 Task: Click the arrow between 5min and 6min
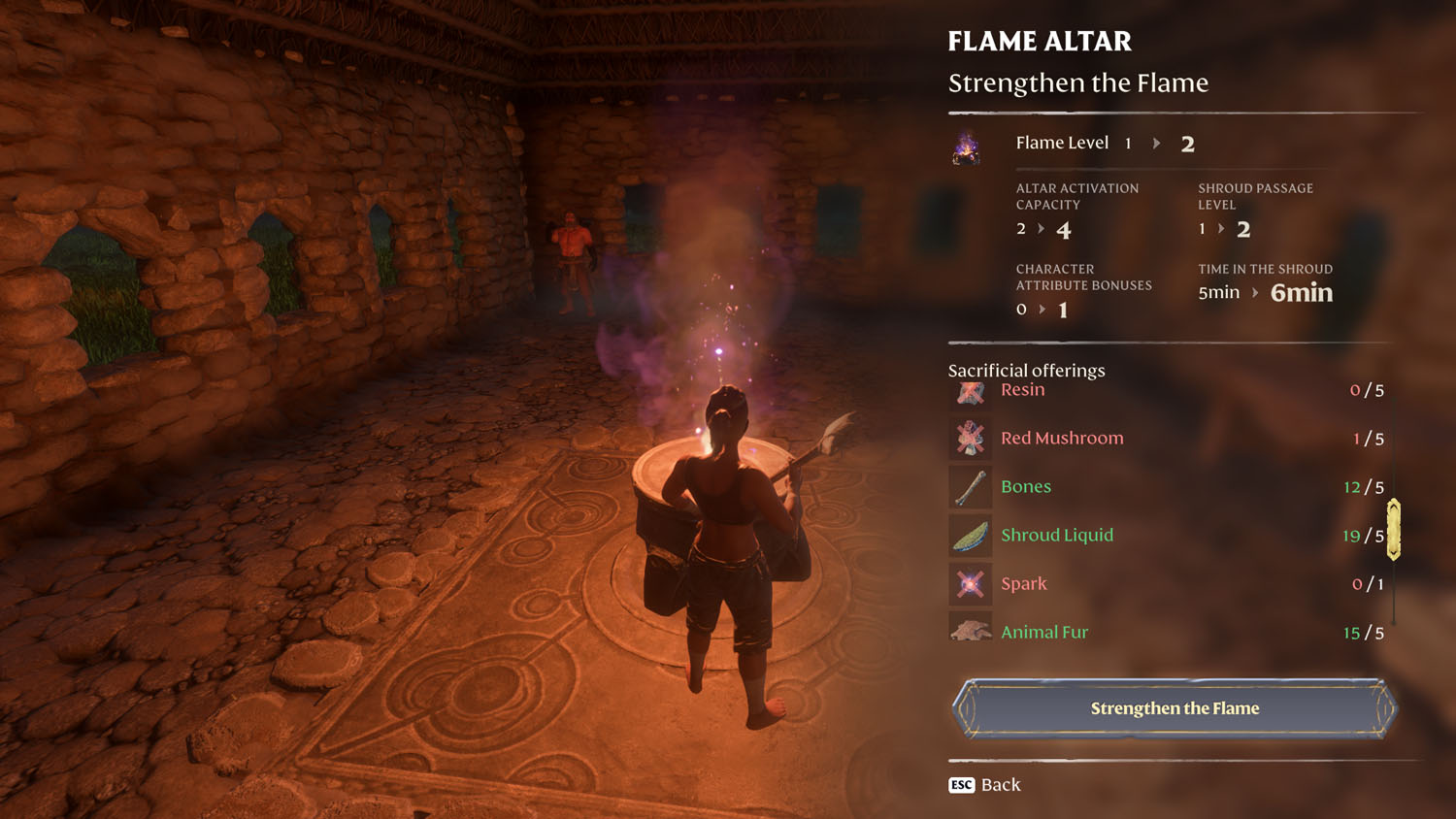1254,292
